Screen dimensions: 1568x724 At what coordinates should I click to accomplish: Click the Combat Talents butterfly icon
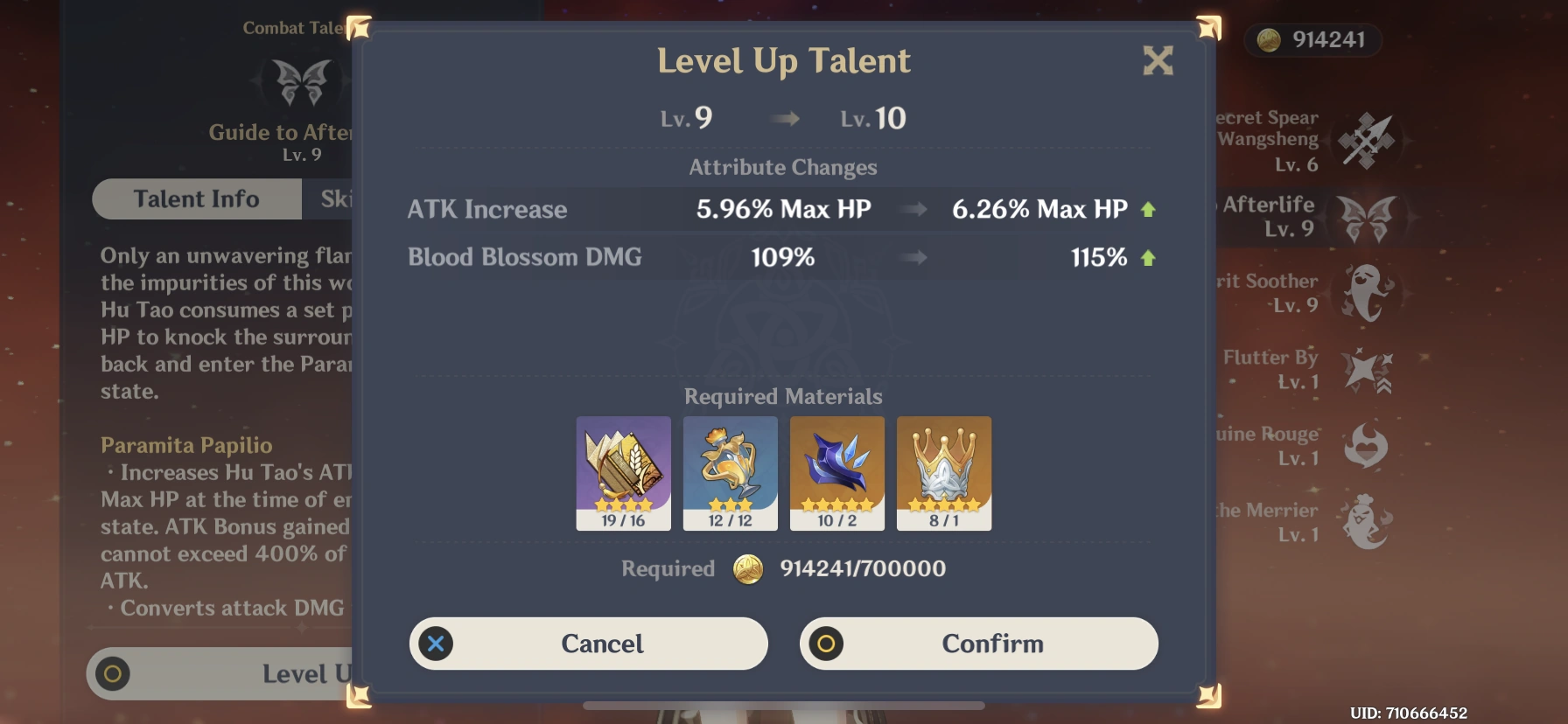[x=300, y=83]
